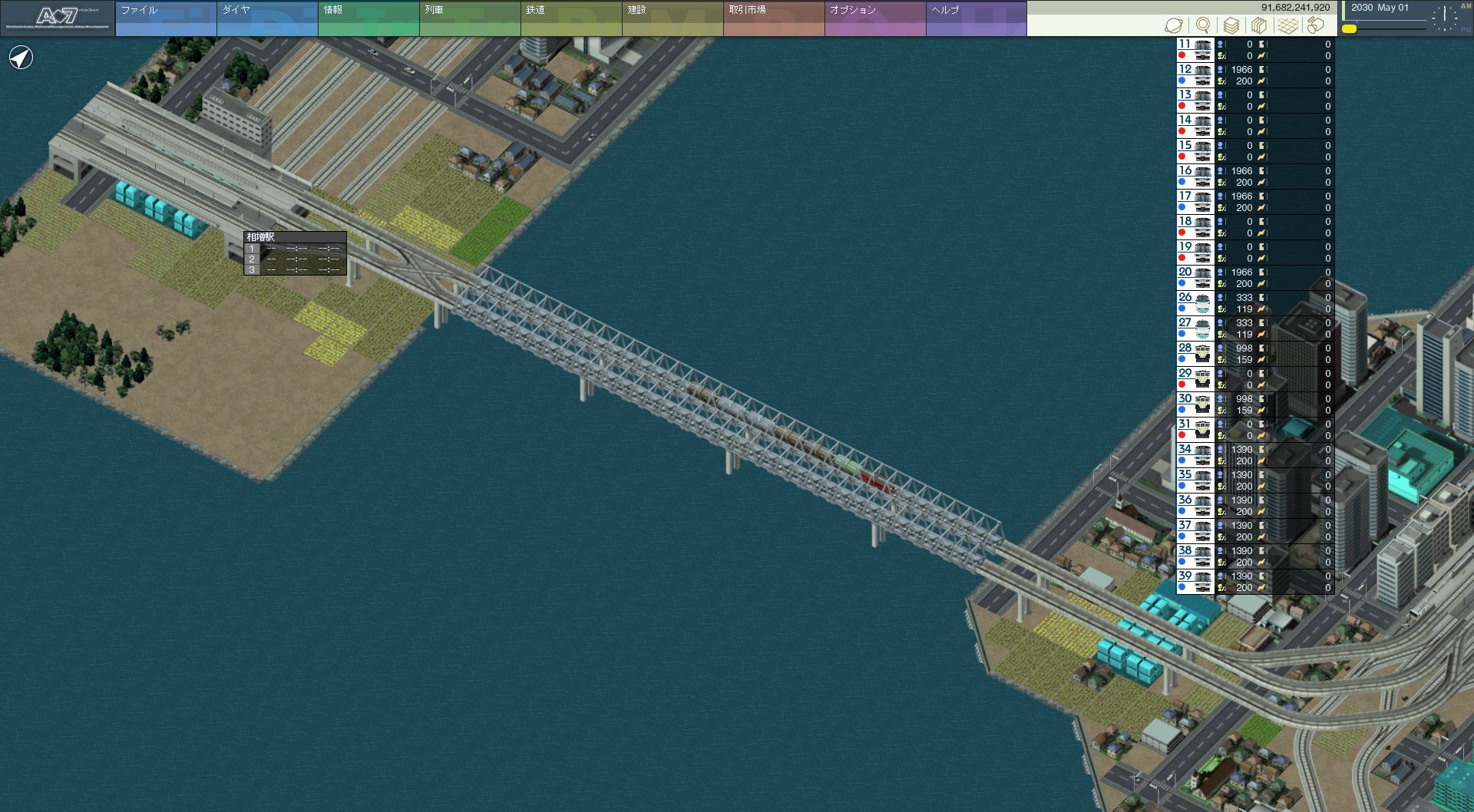Select train number 39 in the list
1474x812 pixels.
[x=1195, y=582]
